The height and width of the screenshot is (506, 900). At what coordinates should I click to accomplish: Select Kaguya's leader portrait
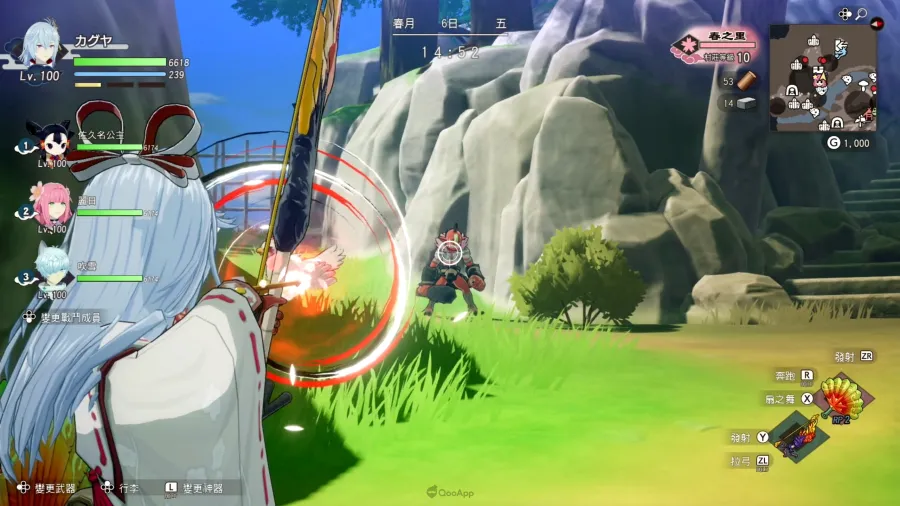pos(42,47)
